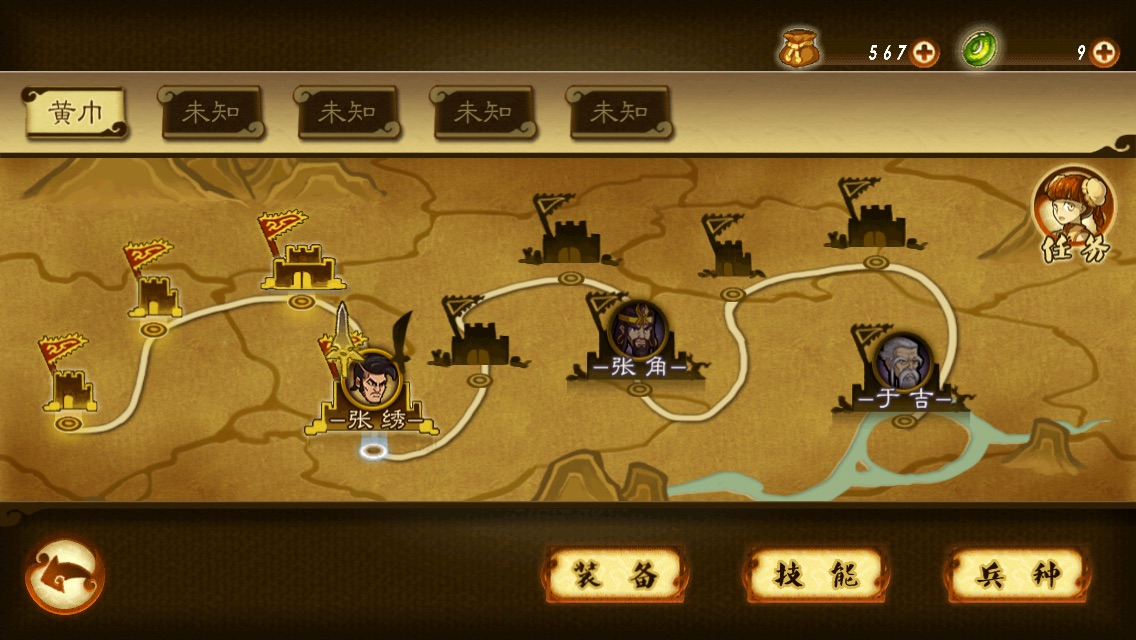Open the 技能 skills menu
Viewport: 1136px width, 640px height.
tap(817, 575)
